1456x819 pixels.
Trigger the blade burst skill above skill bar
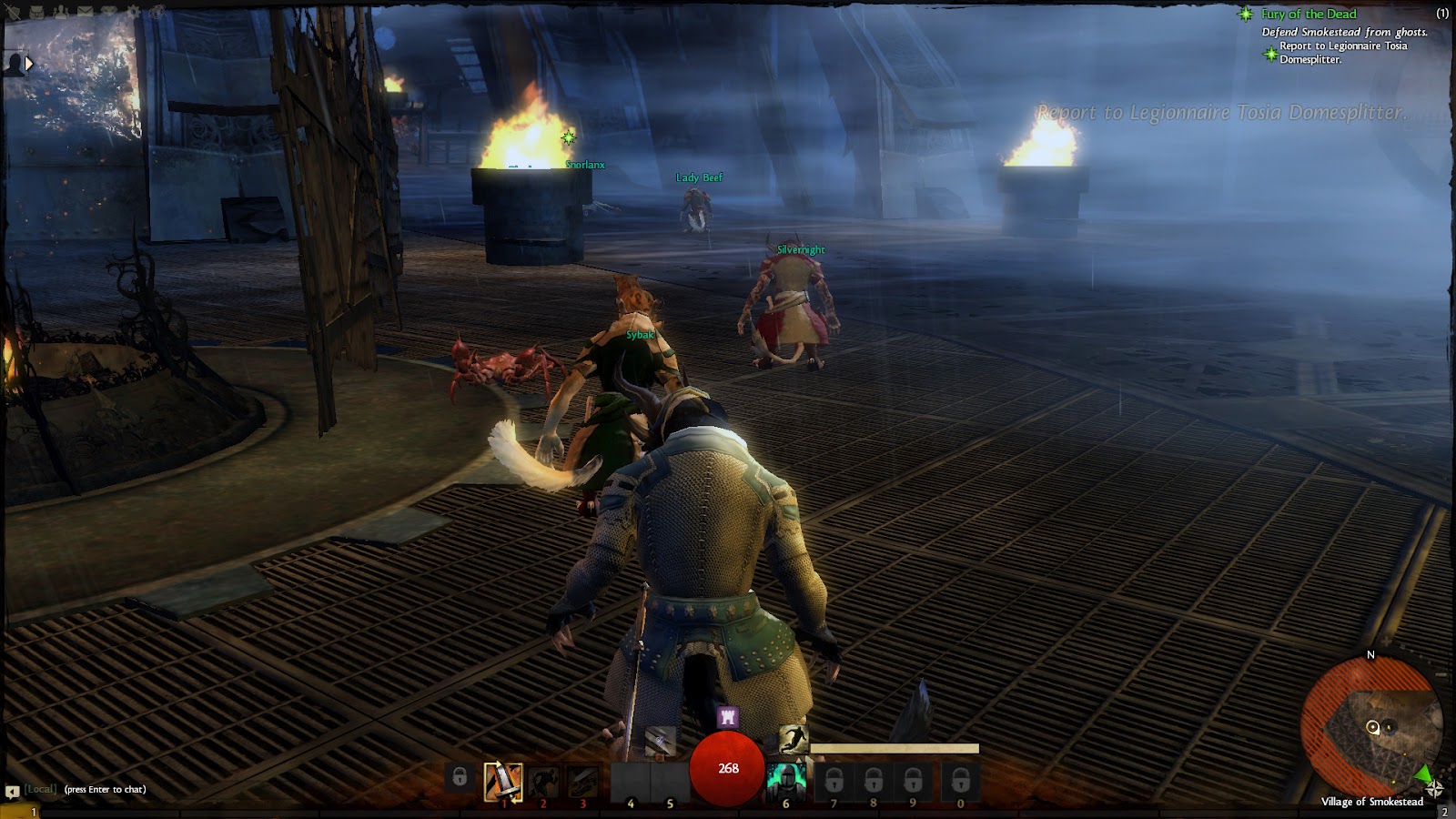pyautogui.click(x=662, y=742)
